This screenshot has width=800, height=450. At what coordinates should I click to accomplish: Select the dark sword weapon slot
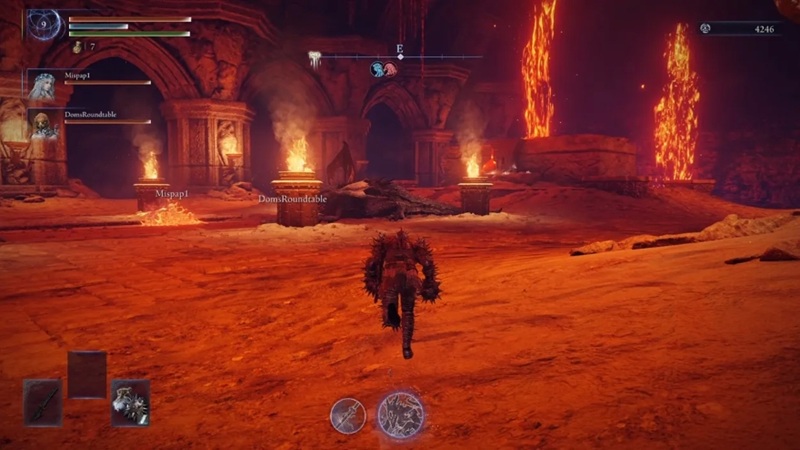pyautogui.click(x=43, y=403)
